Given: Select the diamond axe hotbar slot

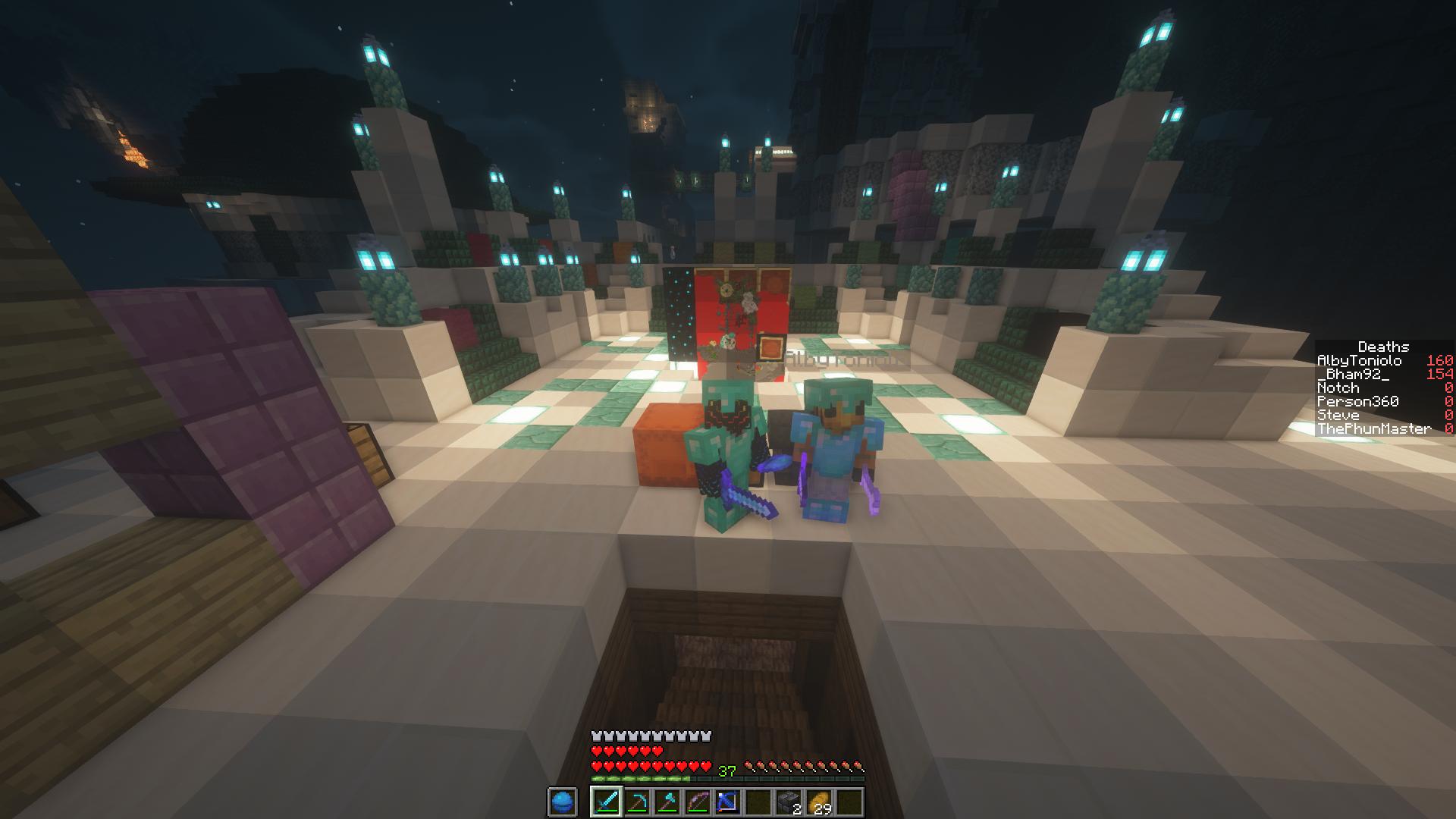Looking at the screenshot, I should [667, 802].
